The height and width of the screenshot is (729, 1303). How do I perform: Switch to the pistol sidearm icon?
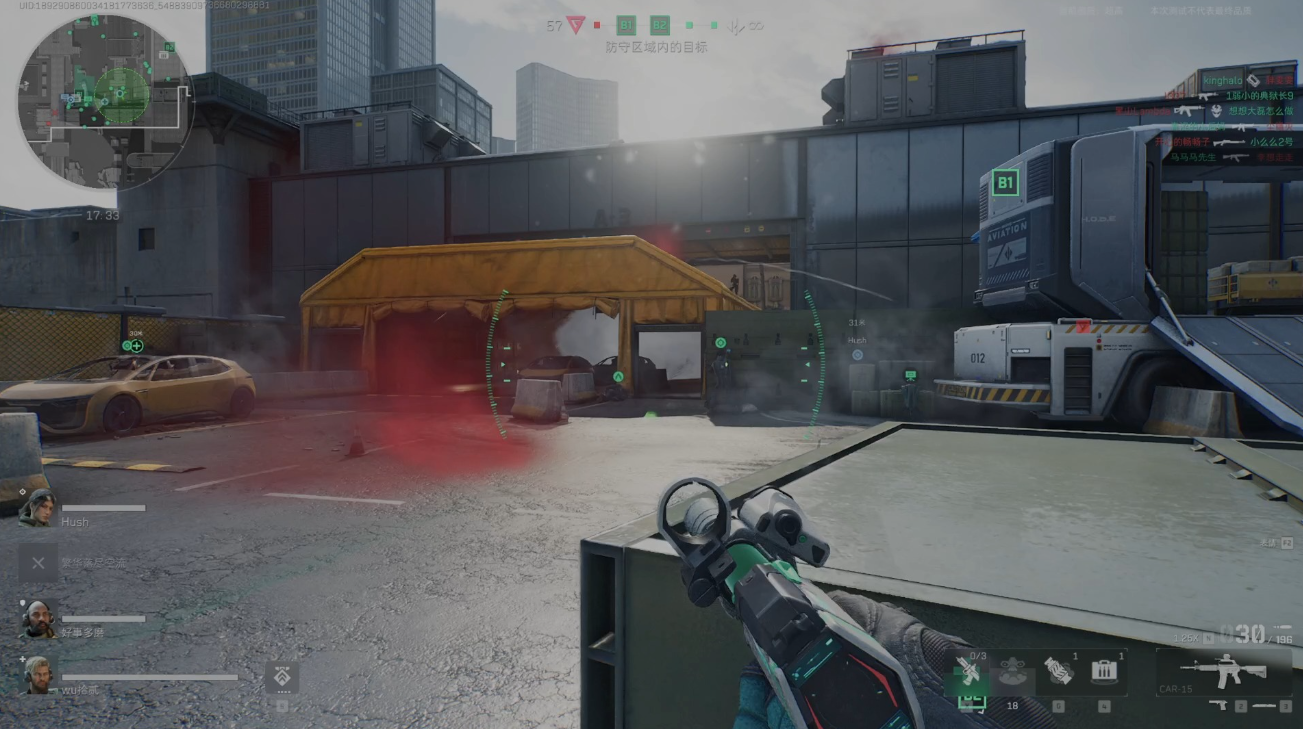click(x=1218, y=706)
